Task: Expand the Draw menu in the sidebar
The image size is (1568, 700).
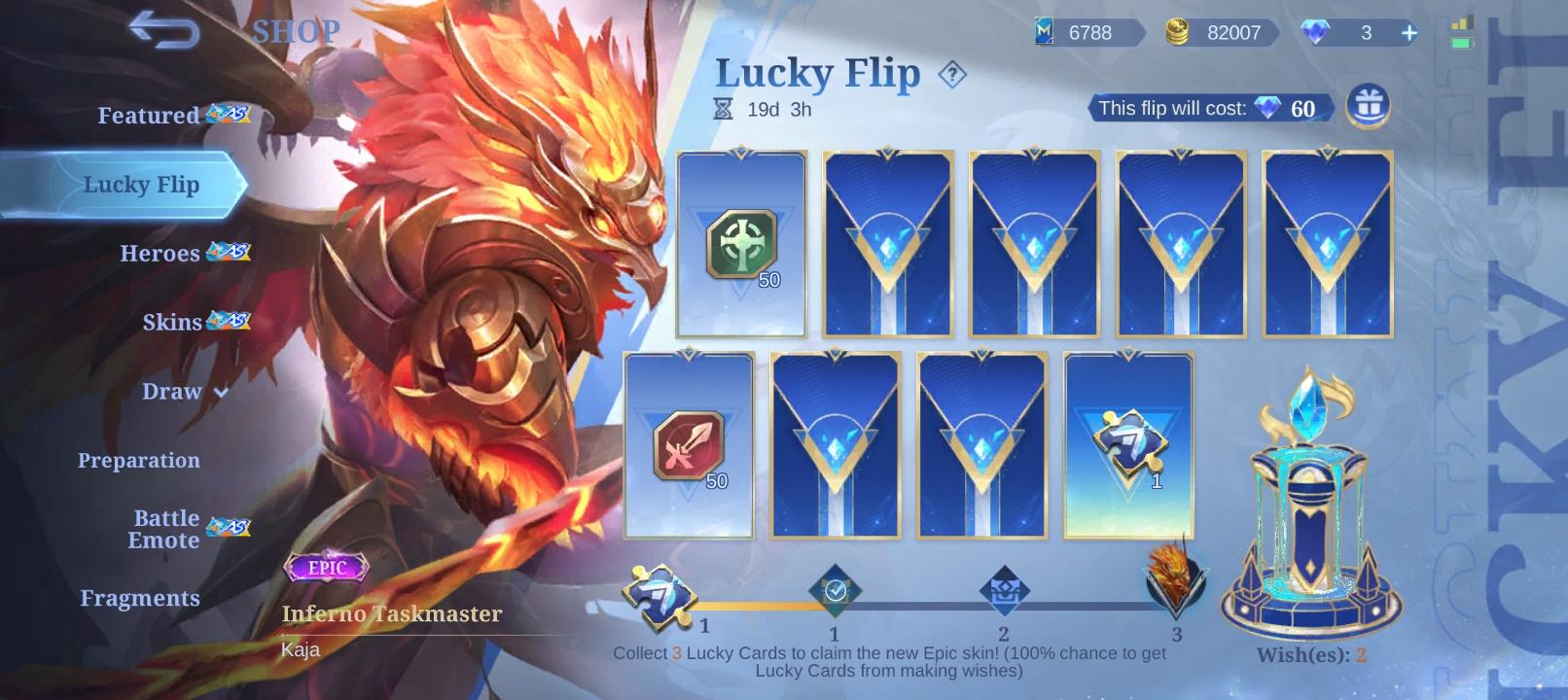Action: point(173,392)
